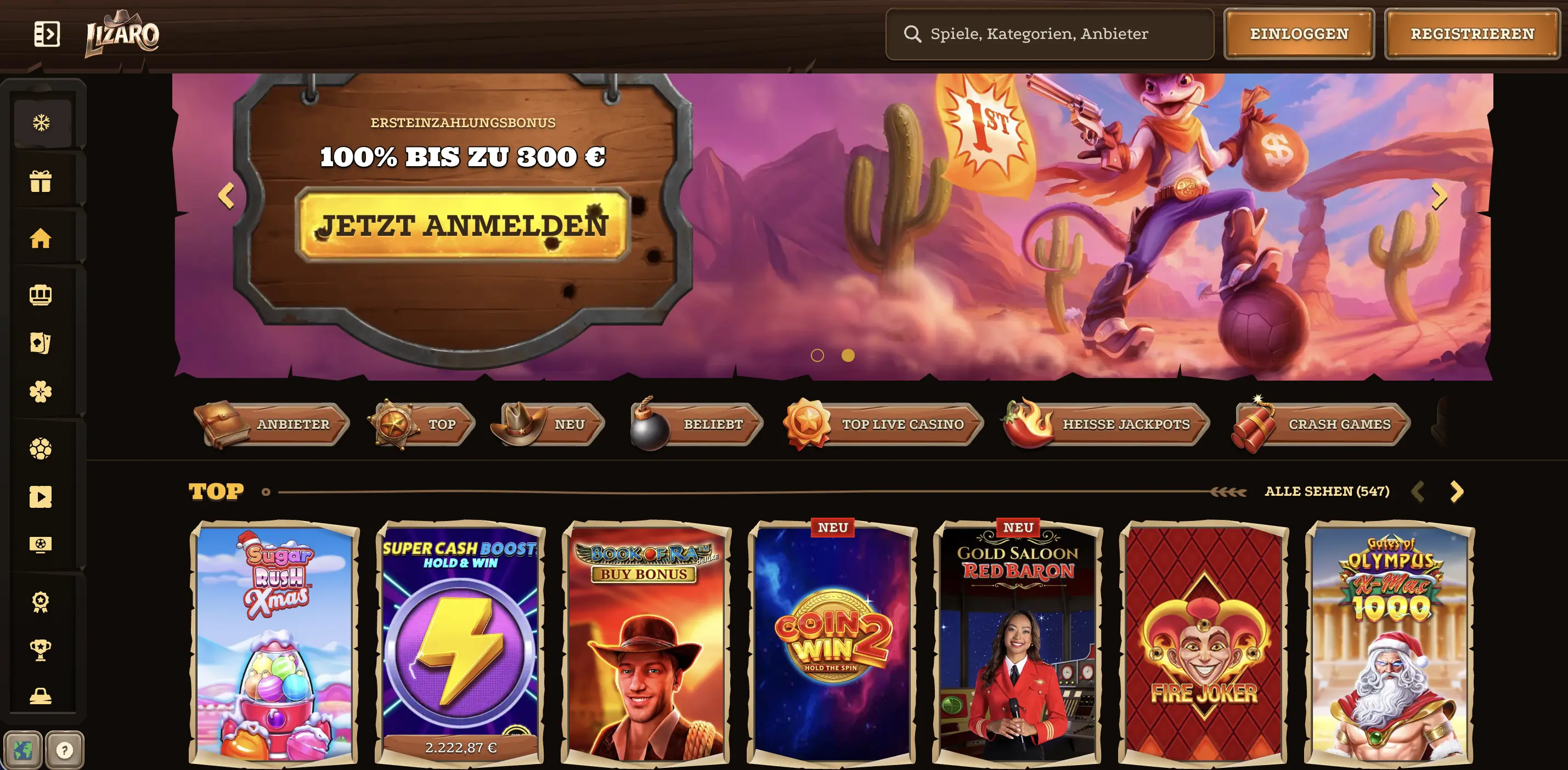Click the Einloggen button

point(1299,34)
